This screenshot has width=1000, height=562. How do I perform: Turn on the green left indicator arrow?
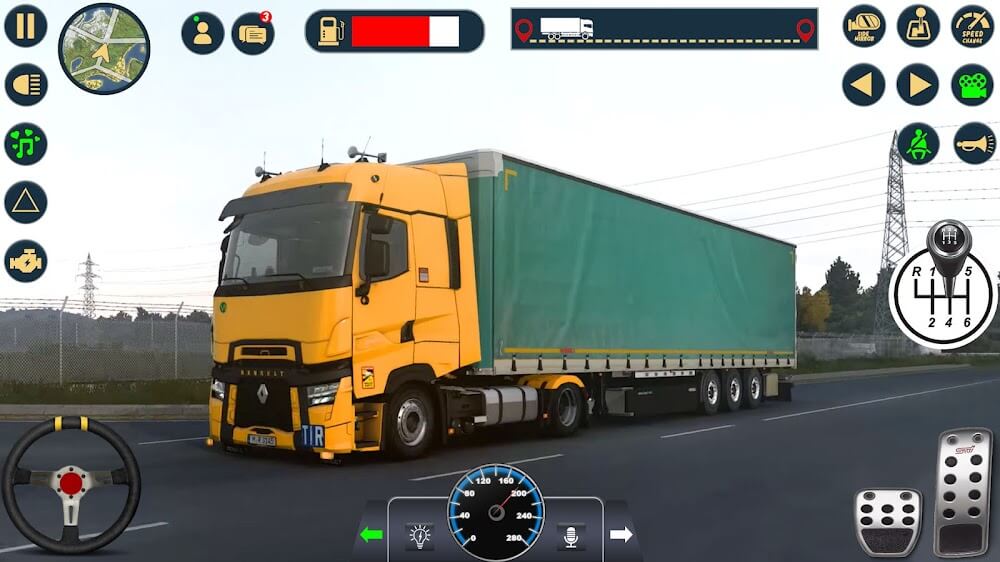(371, 535)
